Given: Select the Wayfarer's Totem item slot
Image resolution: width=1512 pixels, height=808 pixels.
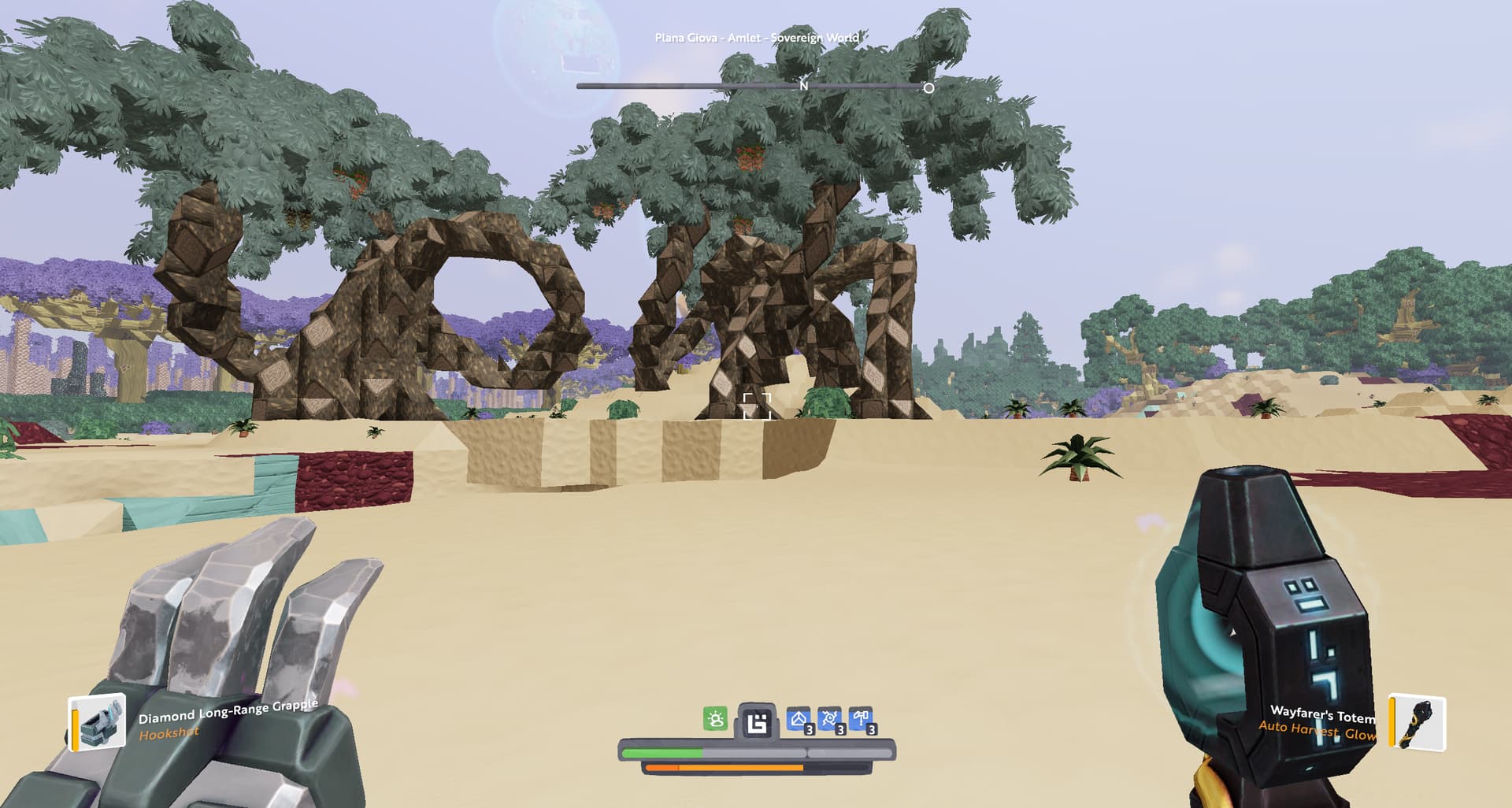Looking at the screenshot, I should 1417,722.
